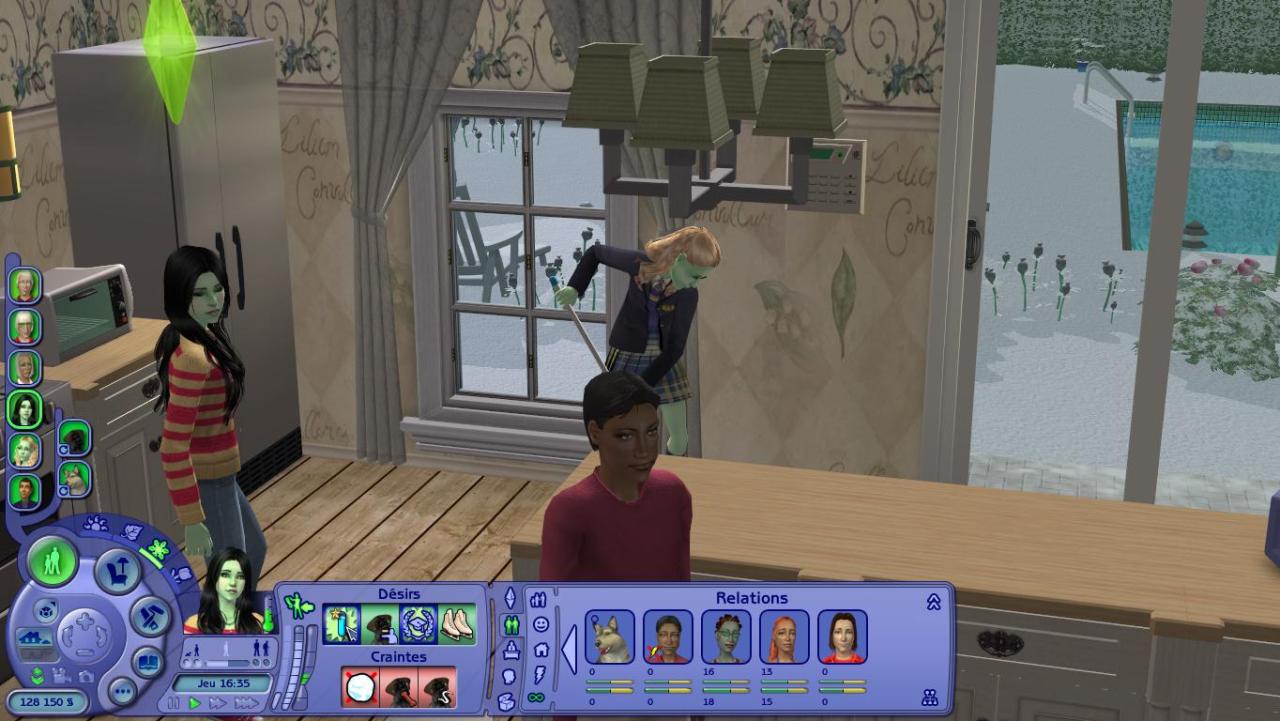Select the snowball fear icon

point(360,687)
